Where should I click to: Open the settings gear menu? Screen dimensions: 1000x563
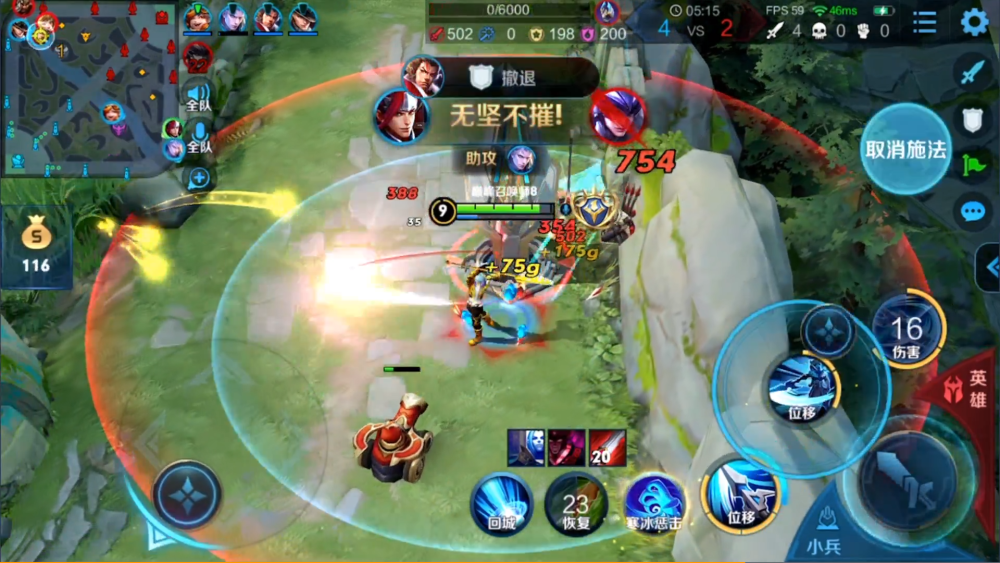[x=974, y=22]
